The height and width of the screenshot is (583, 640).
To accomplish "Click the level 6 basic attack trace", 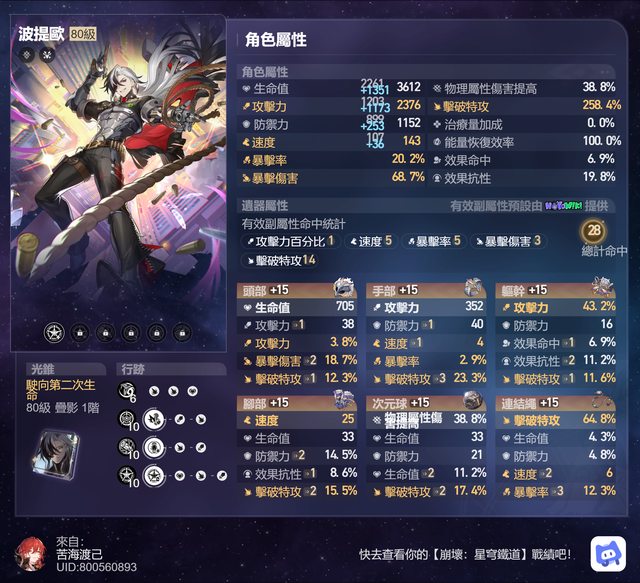I will 129,391.
